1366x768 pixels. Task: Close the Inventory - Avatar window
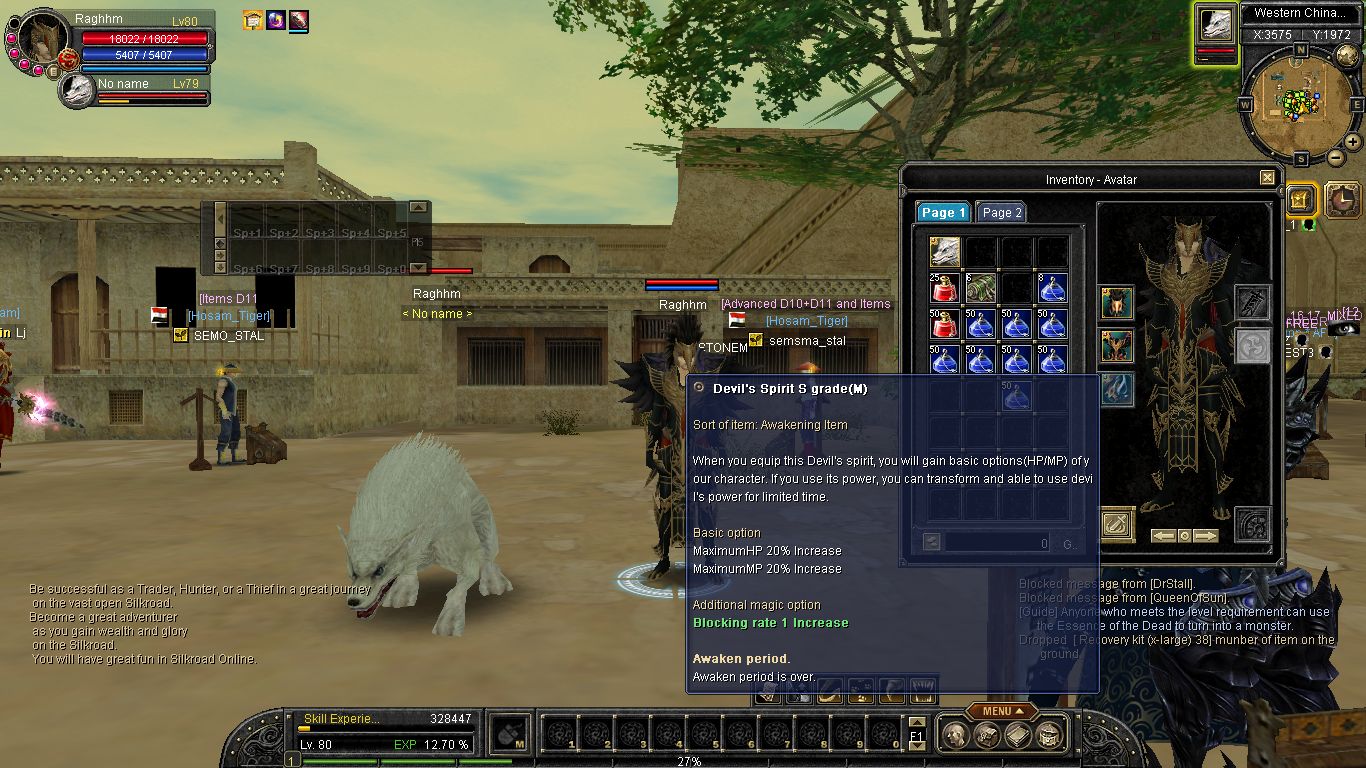(1267, 178)
